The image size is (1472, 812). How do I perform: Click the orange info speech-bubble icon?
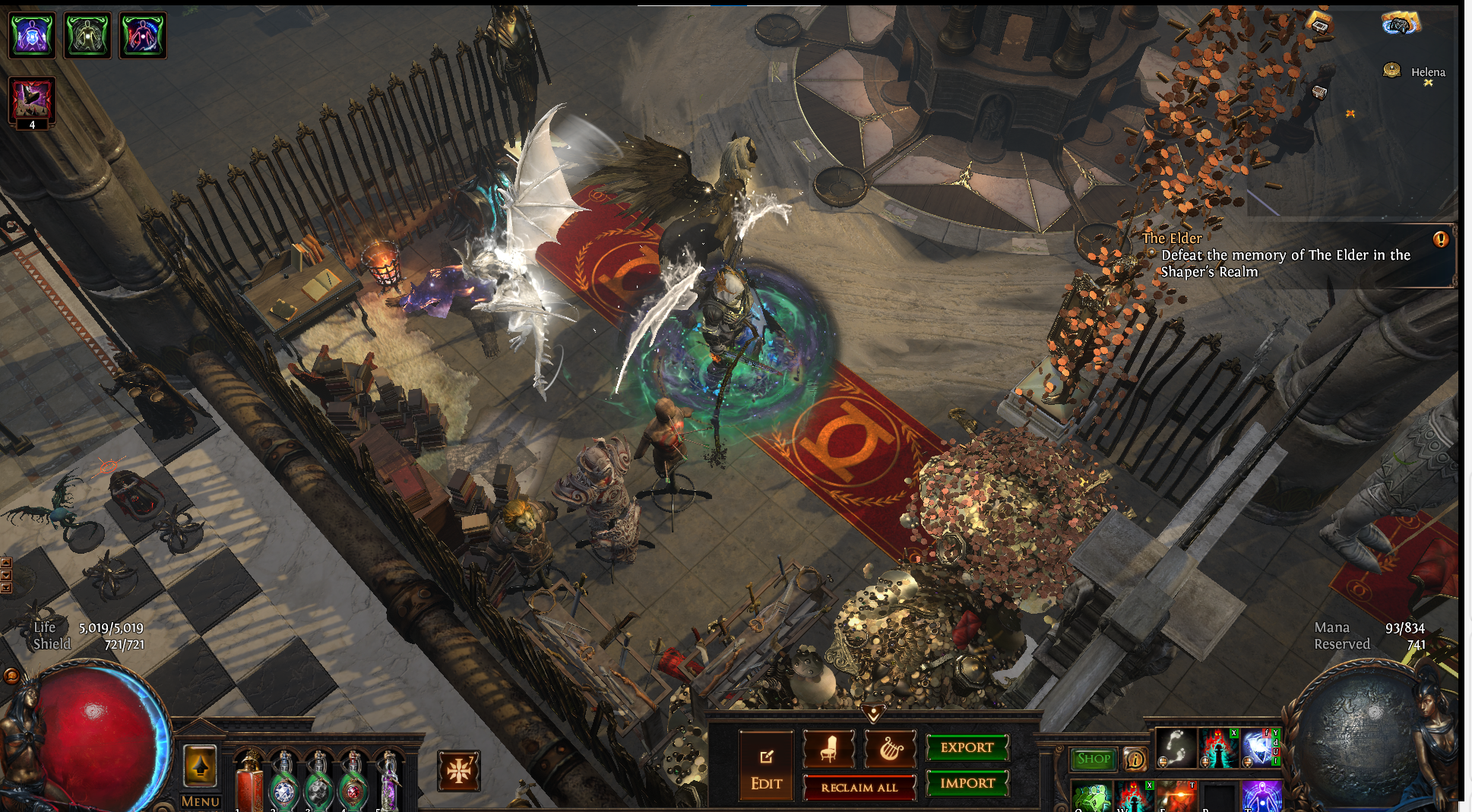(1135, 759)
